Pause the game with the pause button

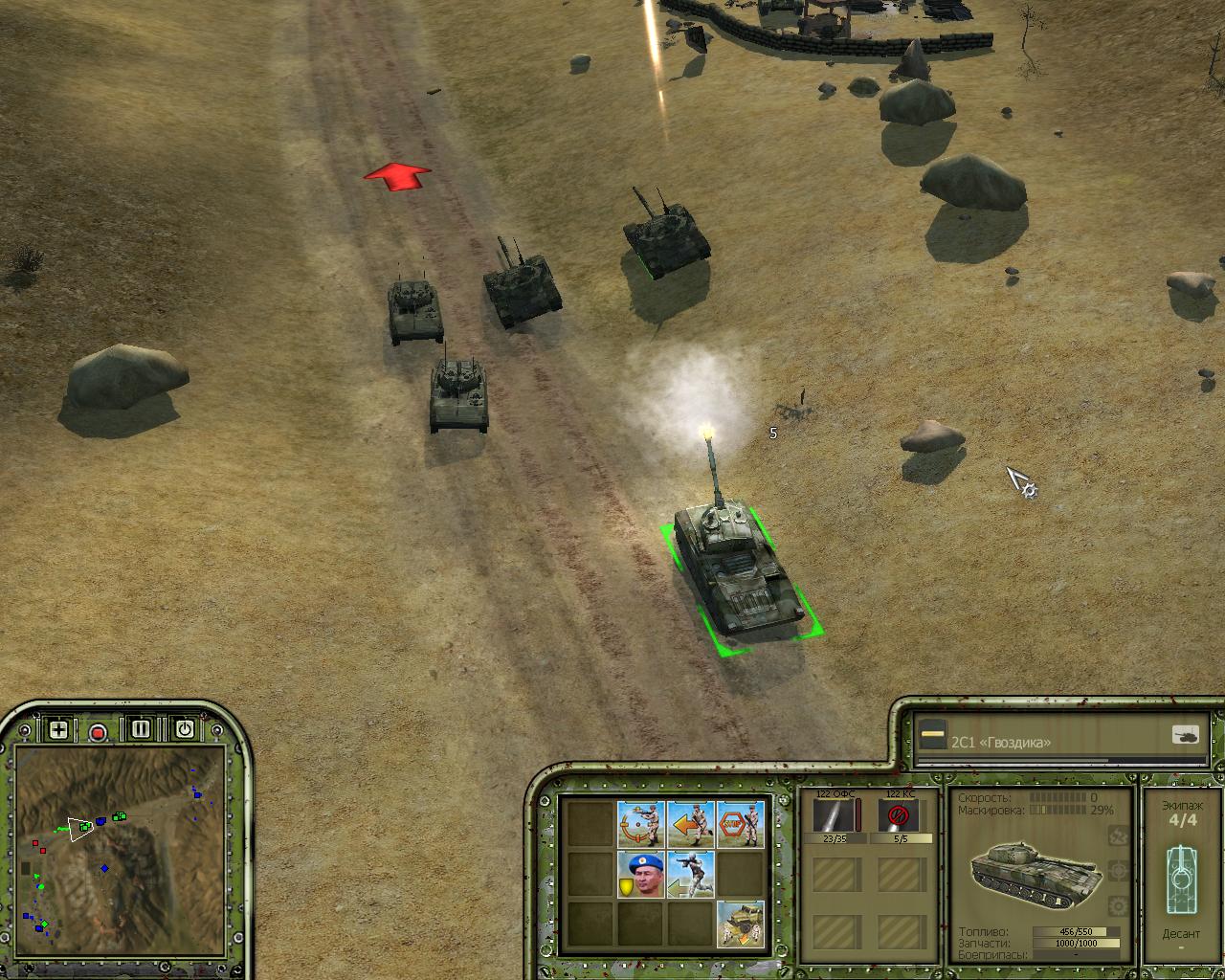(x=142, y=729)
